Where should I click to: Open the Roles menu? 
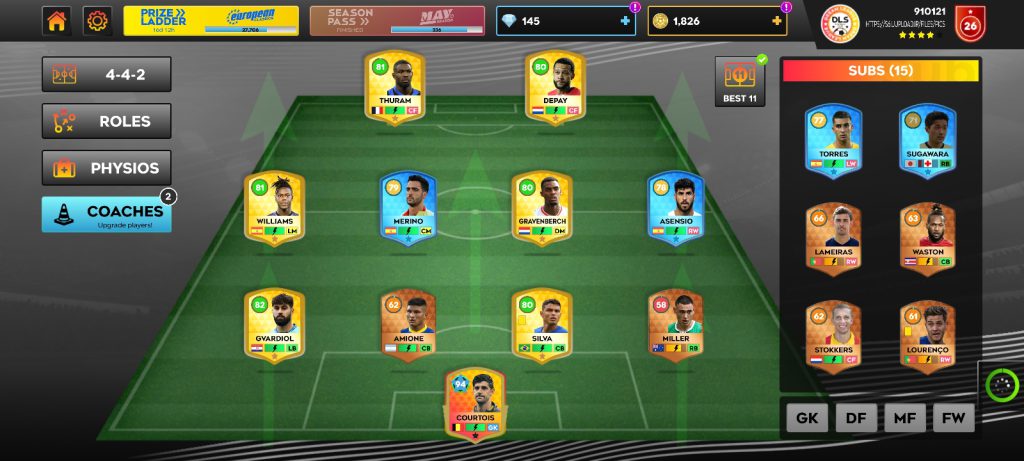tap(106, 121)
